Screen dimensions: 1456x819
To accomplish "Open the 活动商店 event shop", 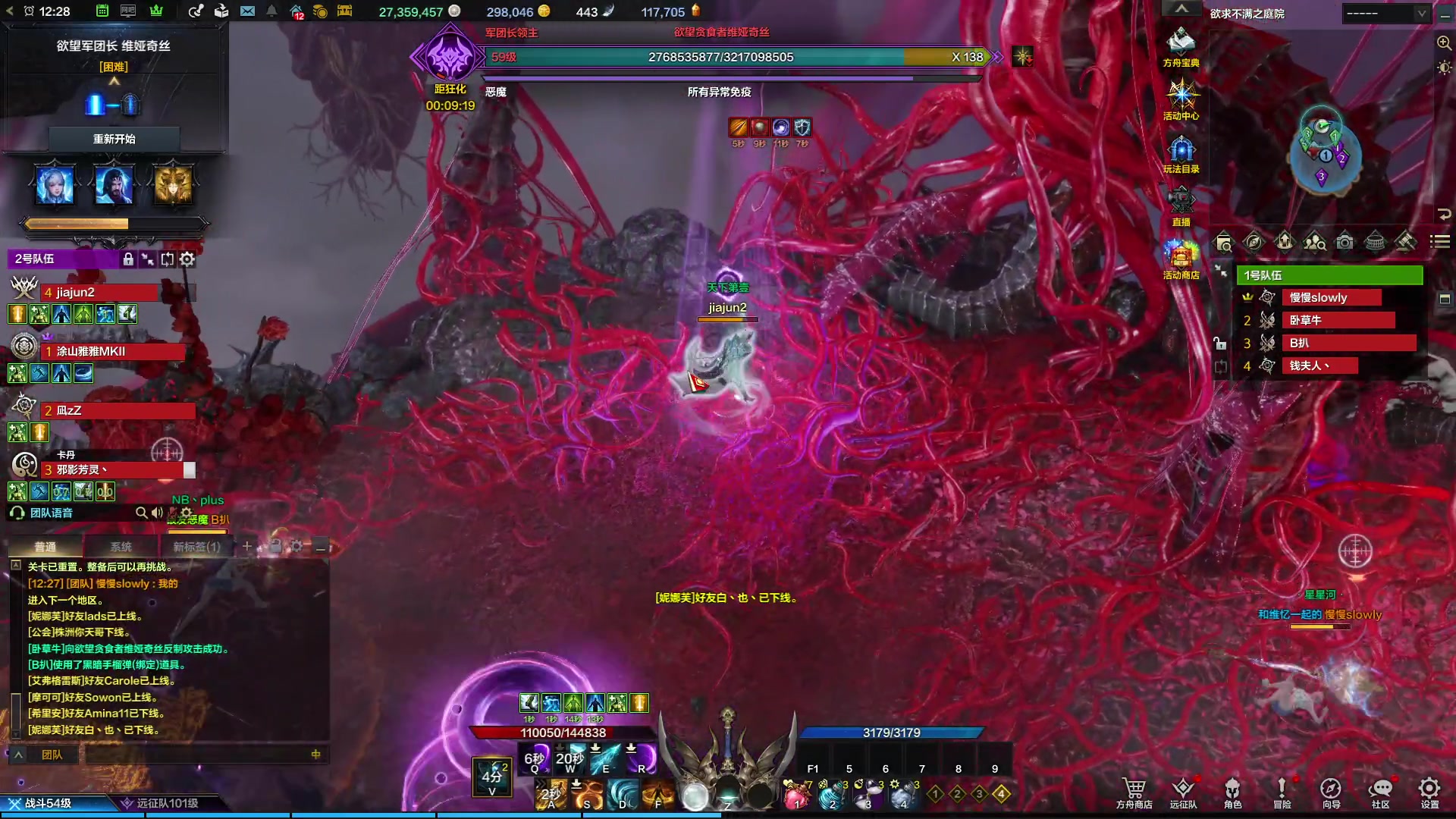I will (x=1181, y=259).
